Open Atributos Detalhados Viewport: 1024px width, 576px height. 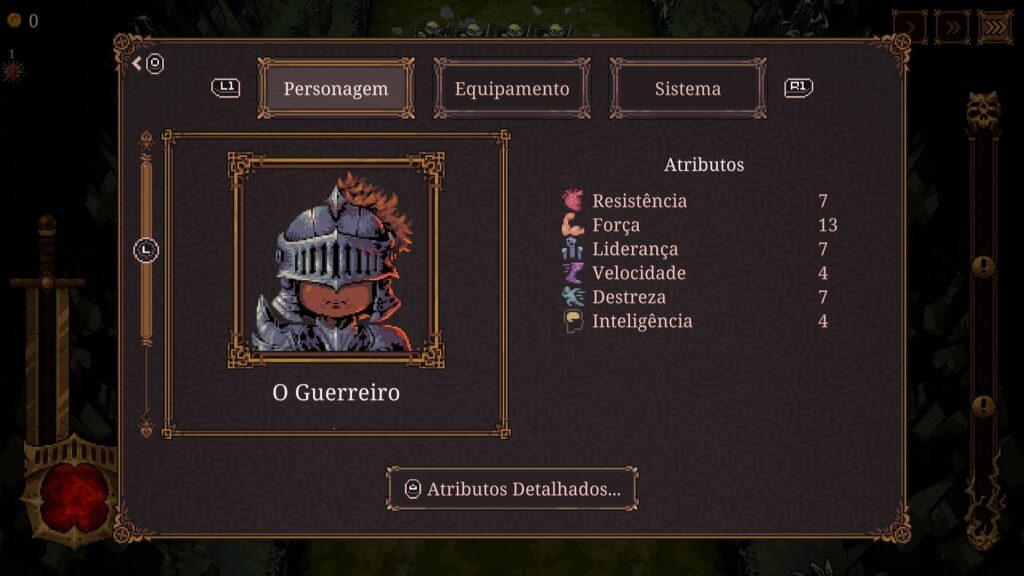coord(512,489)
